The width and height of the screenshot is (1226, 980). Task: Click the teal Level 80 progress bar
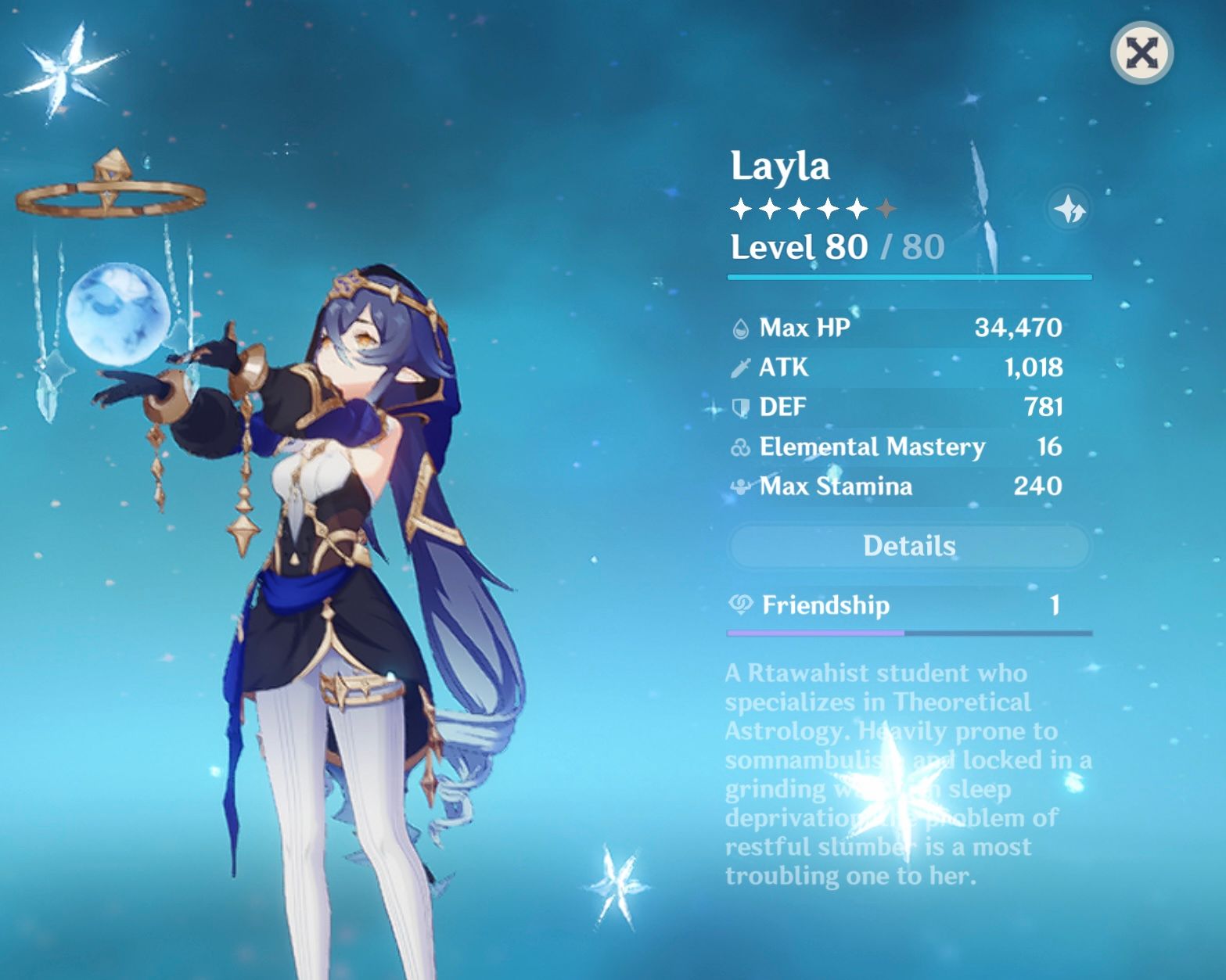[x=910, y=275]
